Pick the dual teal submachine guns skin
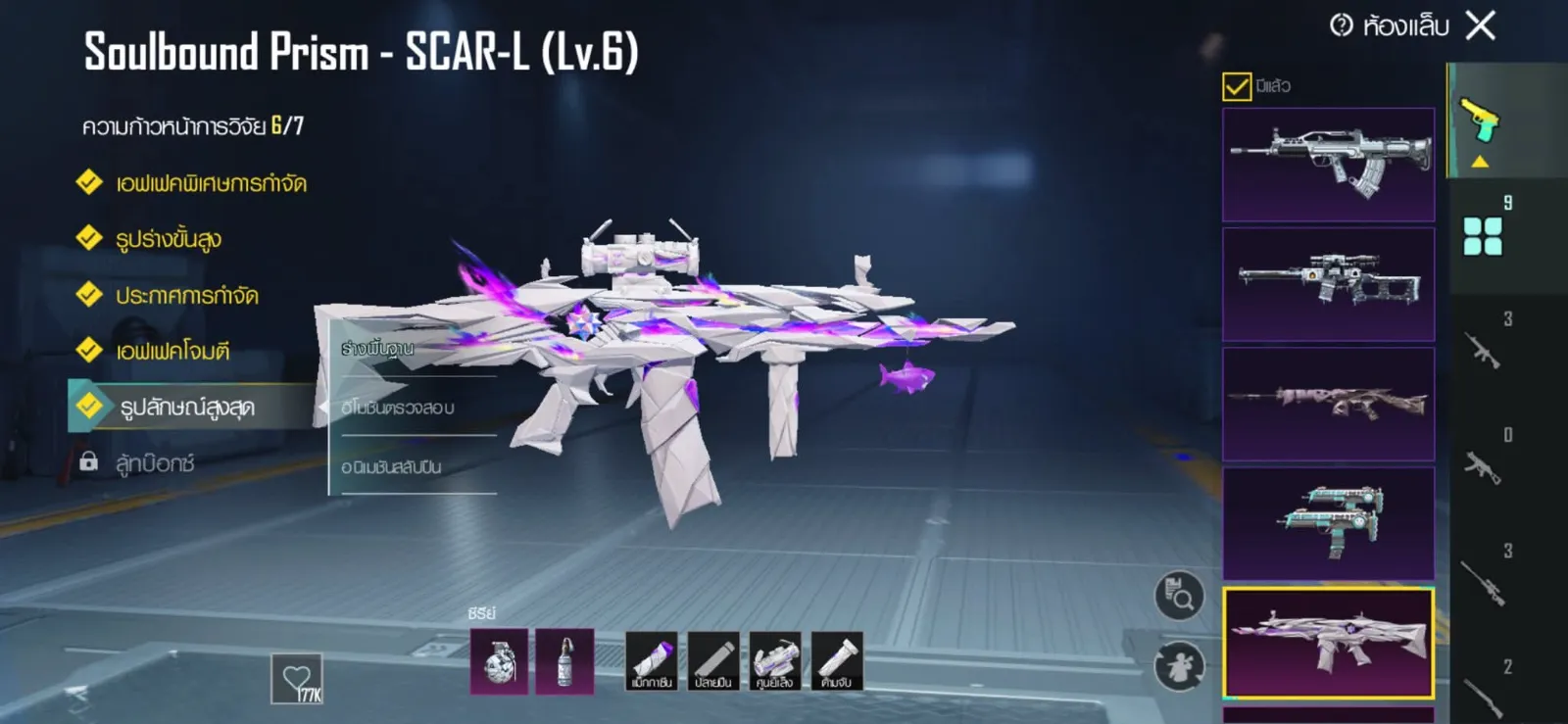1568x724 pixels. tap(1328, 522)
